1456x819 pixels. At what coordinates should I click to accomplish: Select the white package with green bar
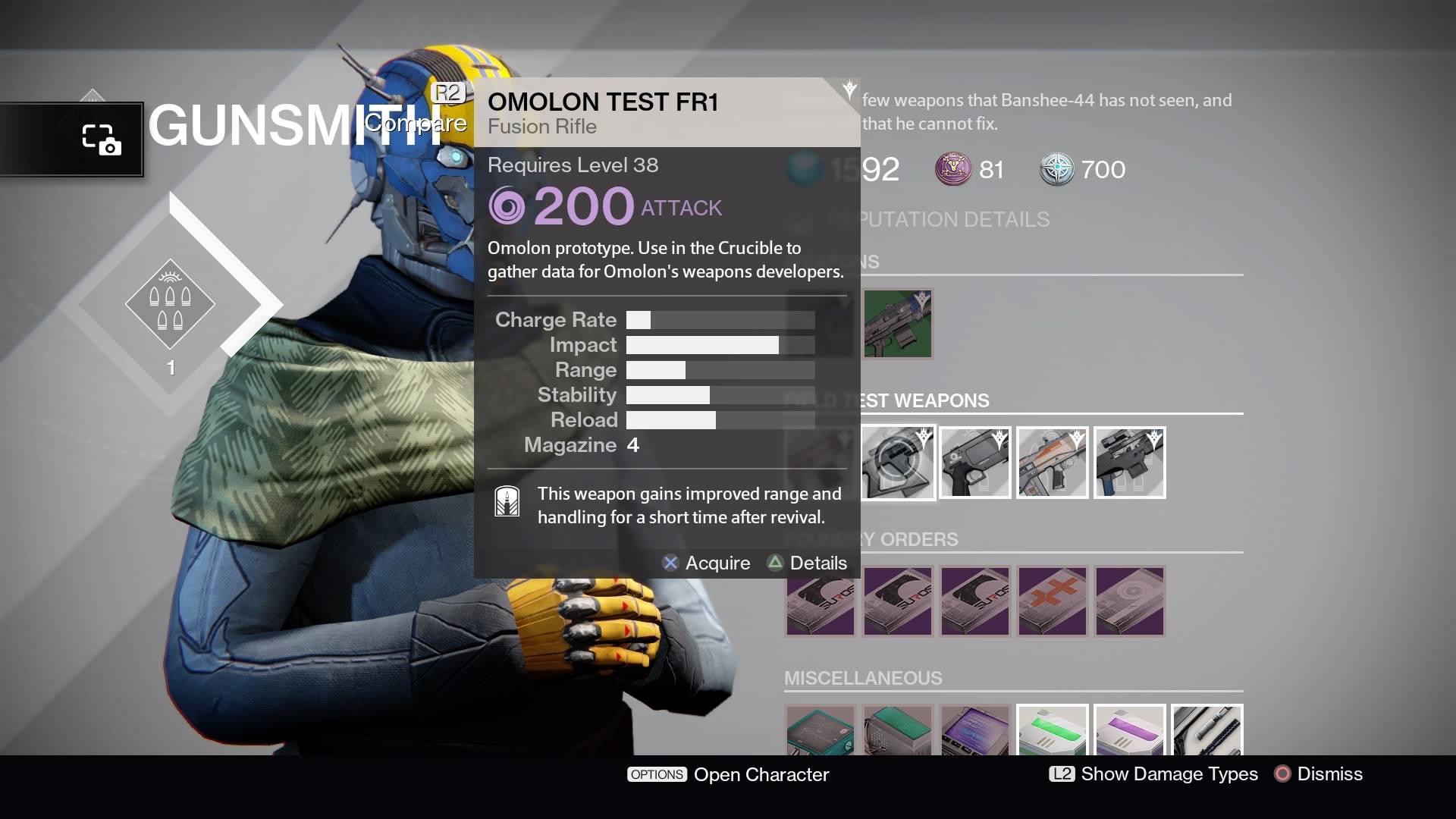tap(1053, 731)
